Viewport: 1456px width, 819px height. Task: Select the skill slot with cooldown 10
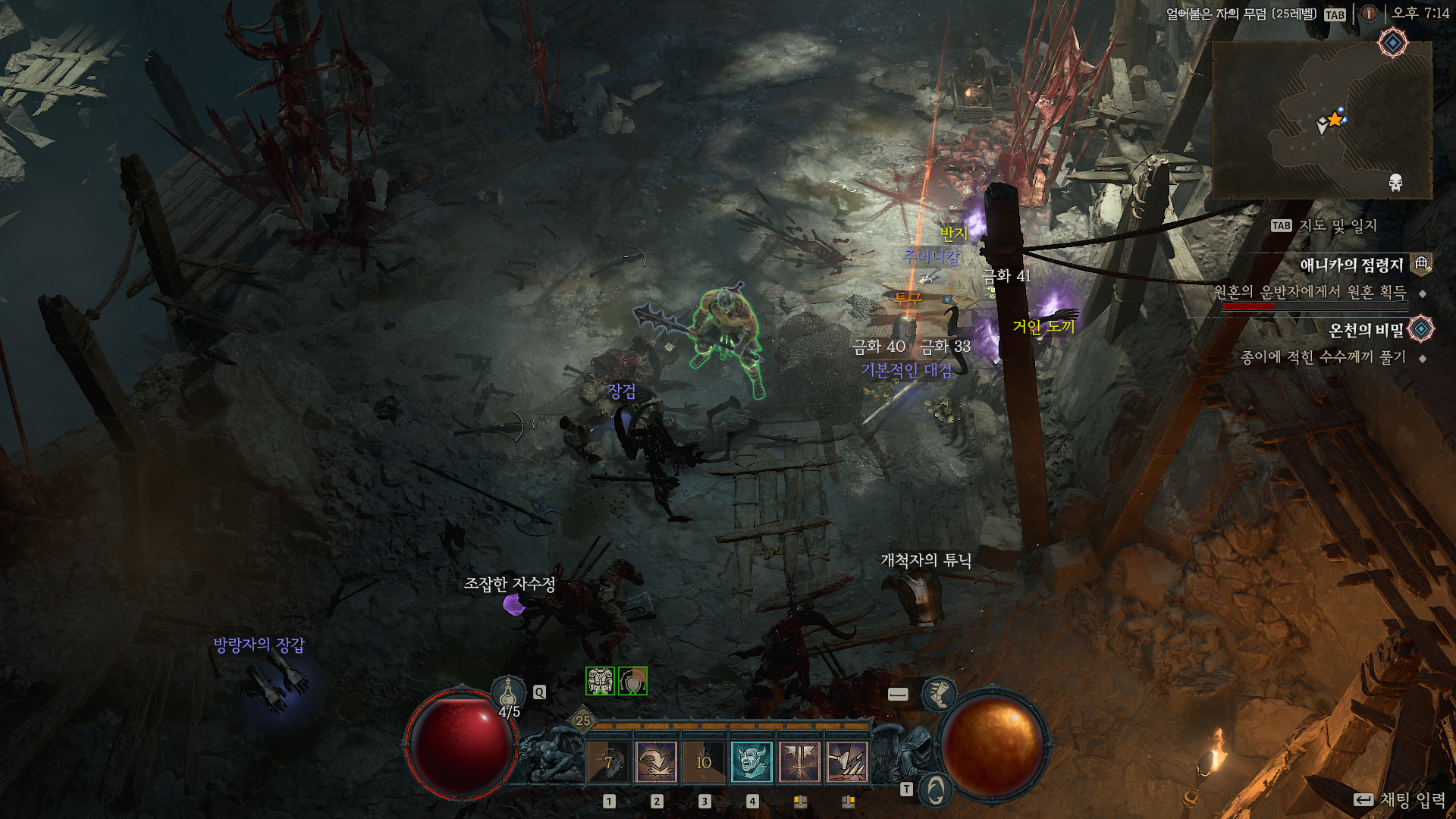pos(704,761)
